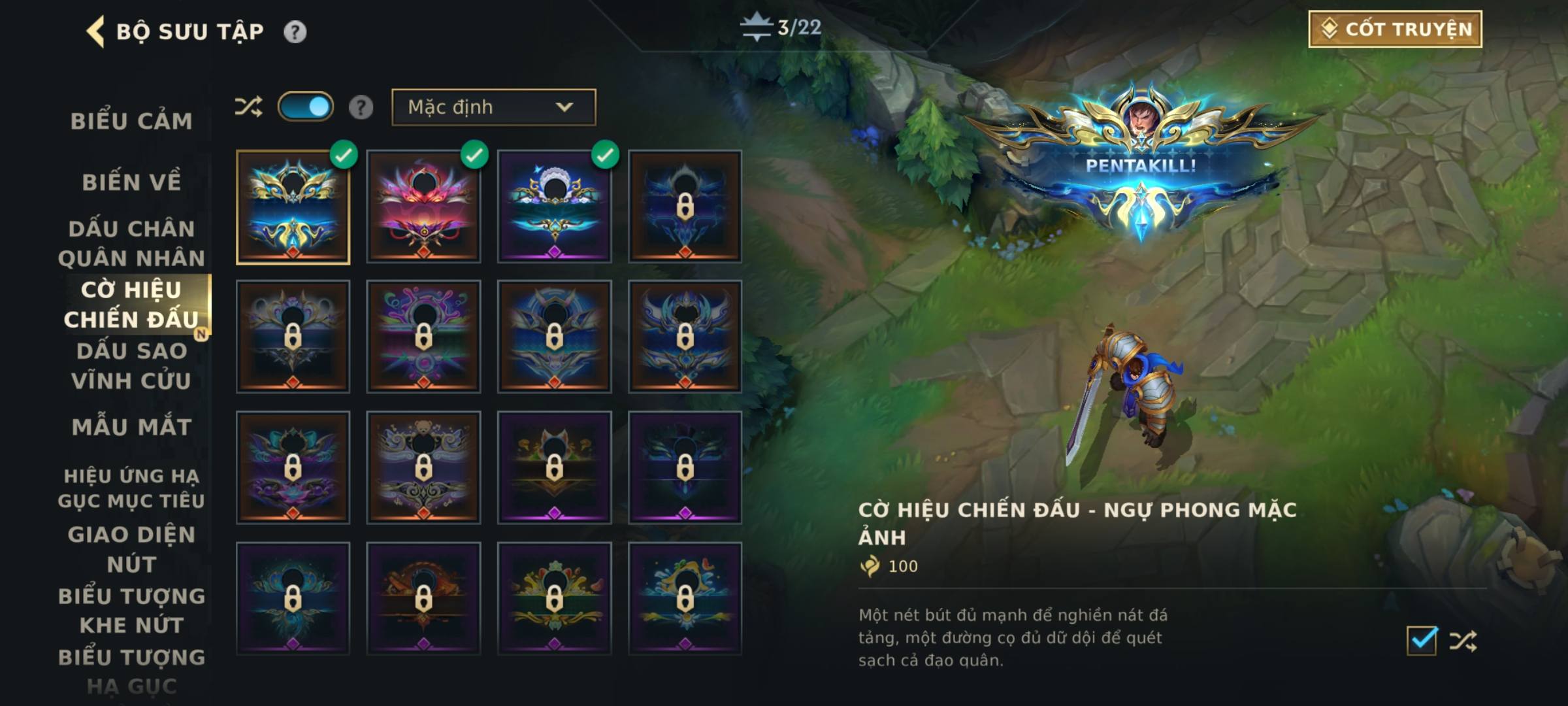Open the Dấu Chân Quân Nhân category

click(131, 243)
